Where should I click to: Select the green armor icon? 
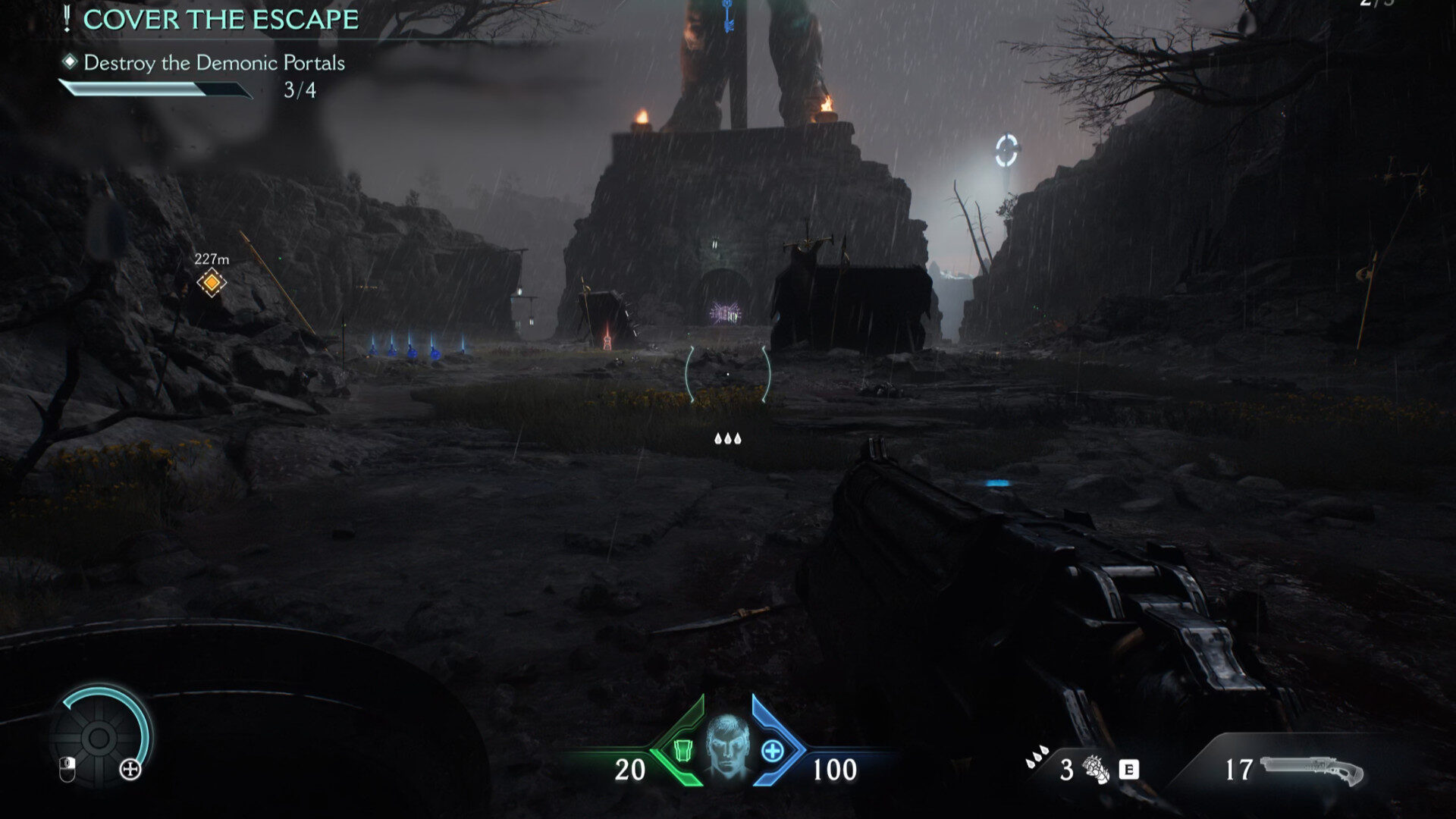[682, 751]
